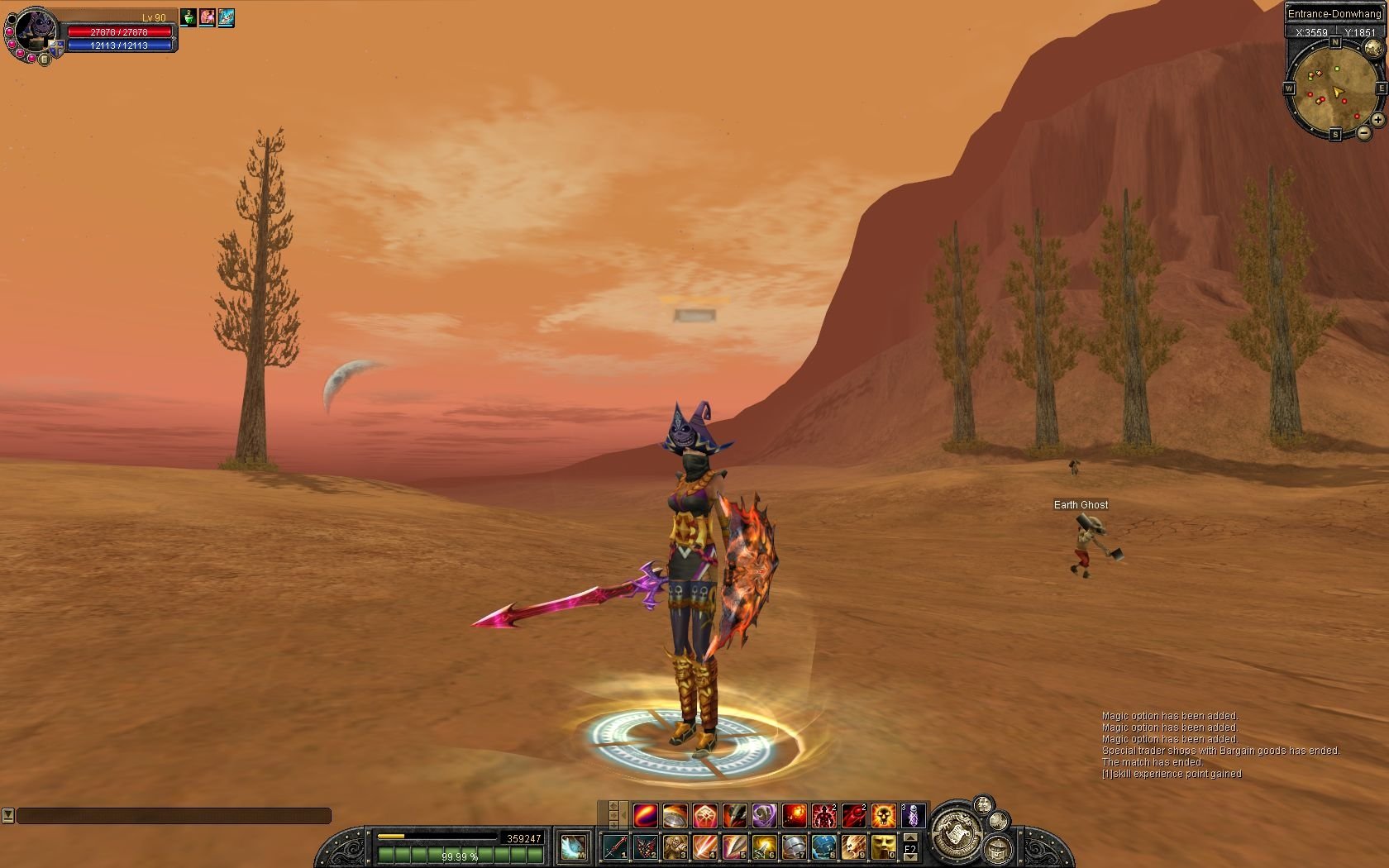Switch hotbar page with the up arrow
This screenshot has width=1389, height=868.
click(910, 837)
